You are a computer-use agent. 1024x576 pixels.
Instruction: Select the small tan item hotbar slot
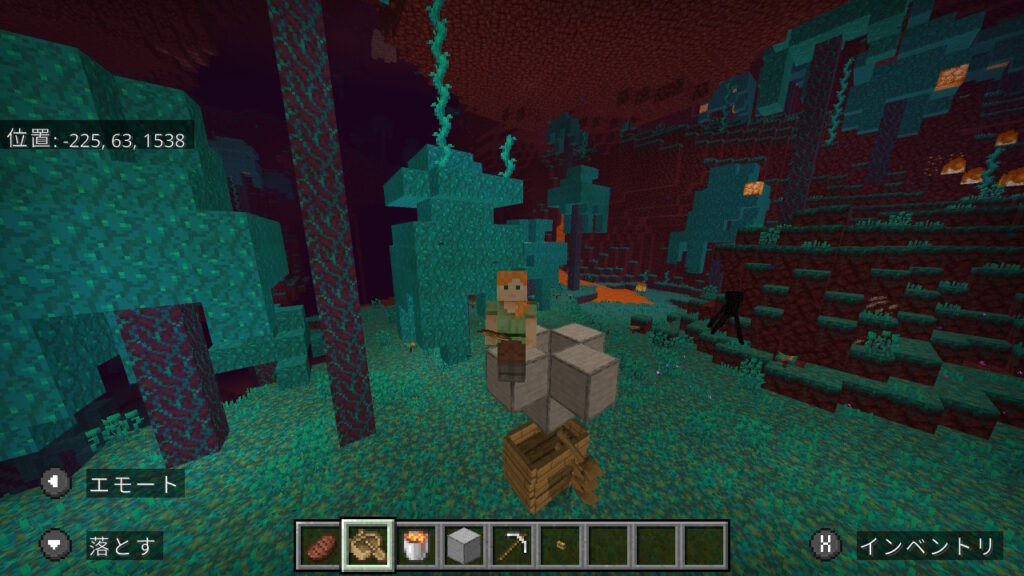(559, 545)
